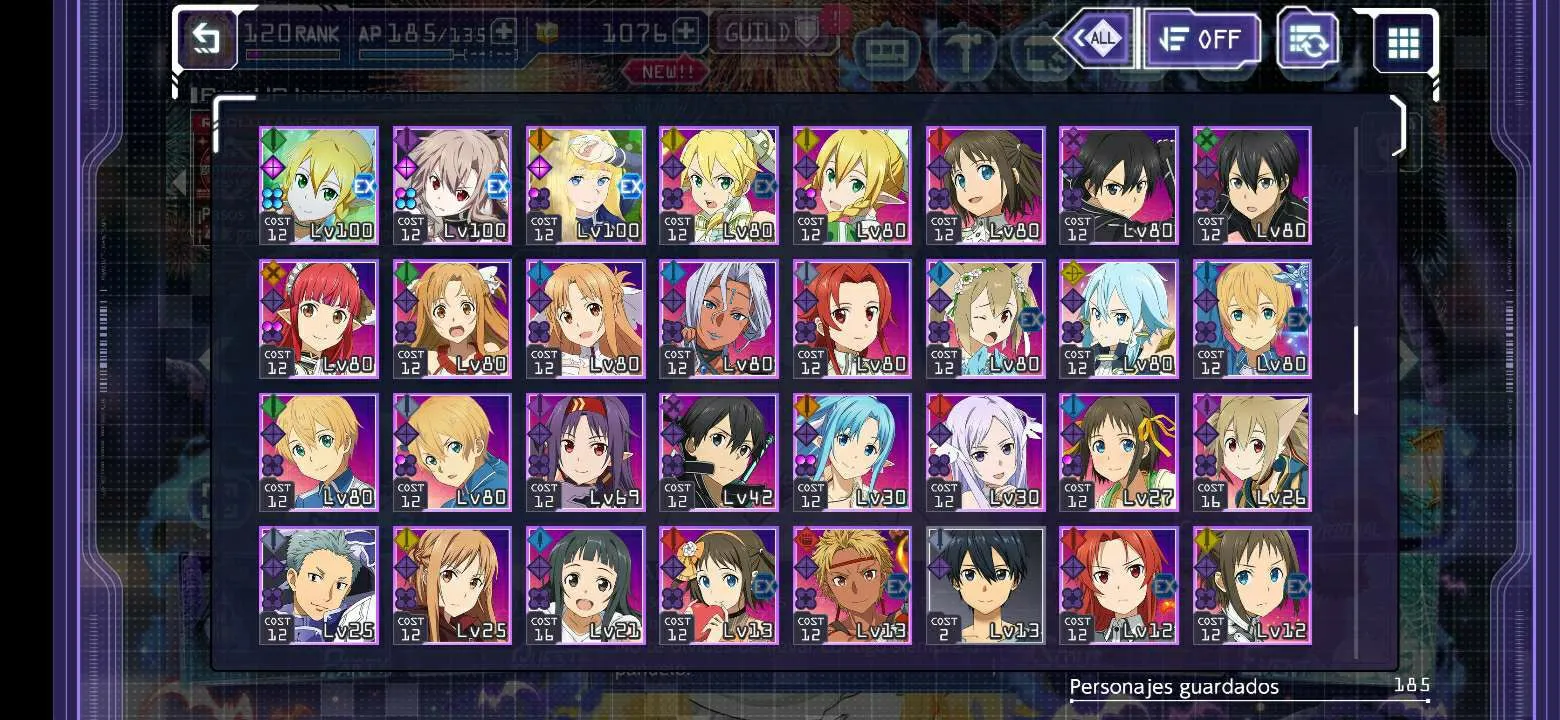Select the Lv42 Kirito card

click(x=718, y=452)
